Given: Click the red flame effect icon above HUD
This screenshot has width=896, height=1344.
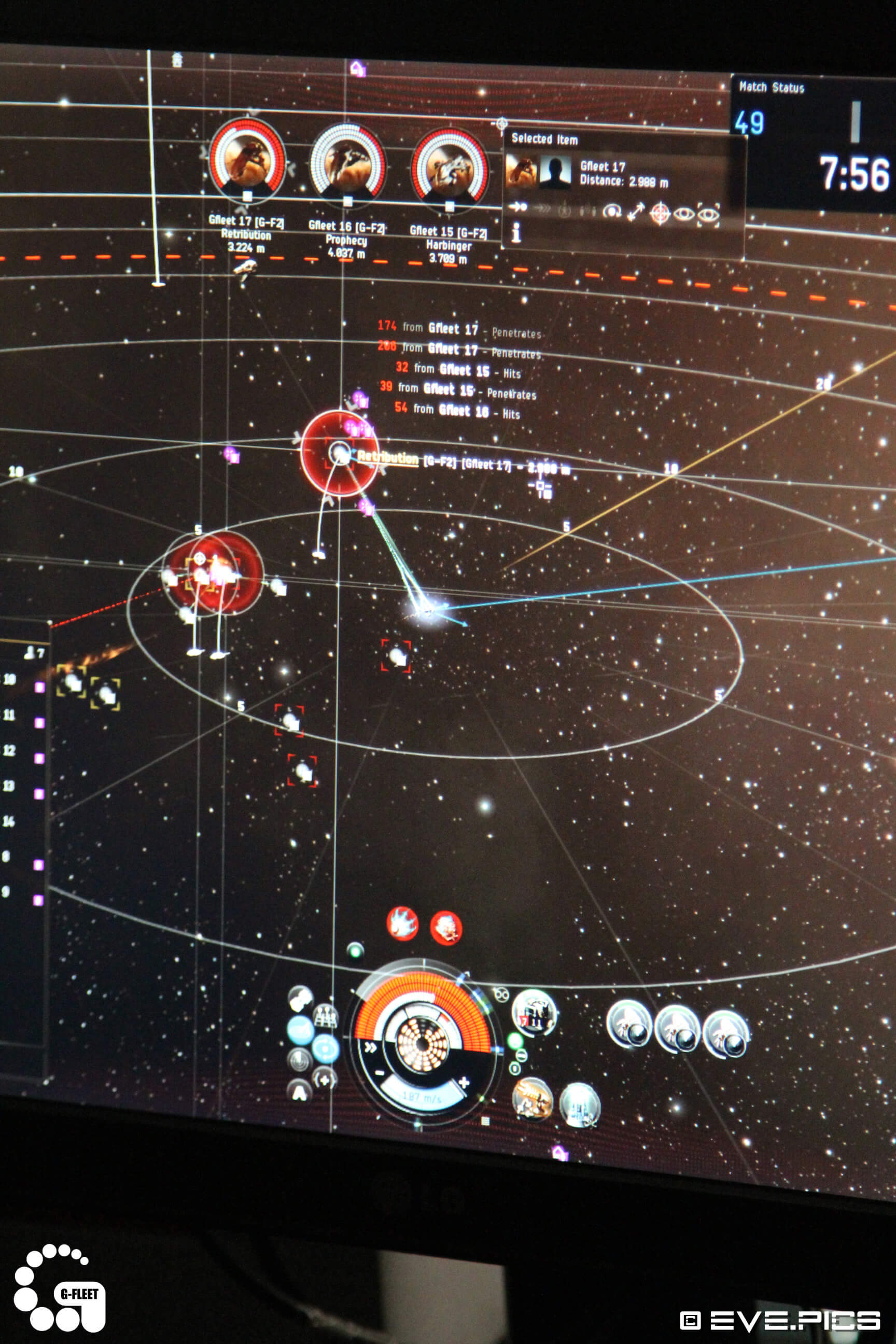Looking at the screenshot, I should coord(402,923).
